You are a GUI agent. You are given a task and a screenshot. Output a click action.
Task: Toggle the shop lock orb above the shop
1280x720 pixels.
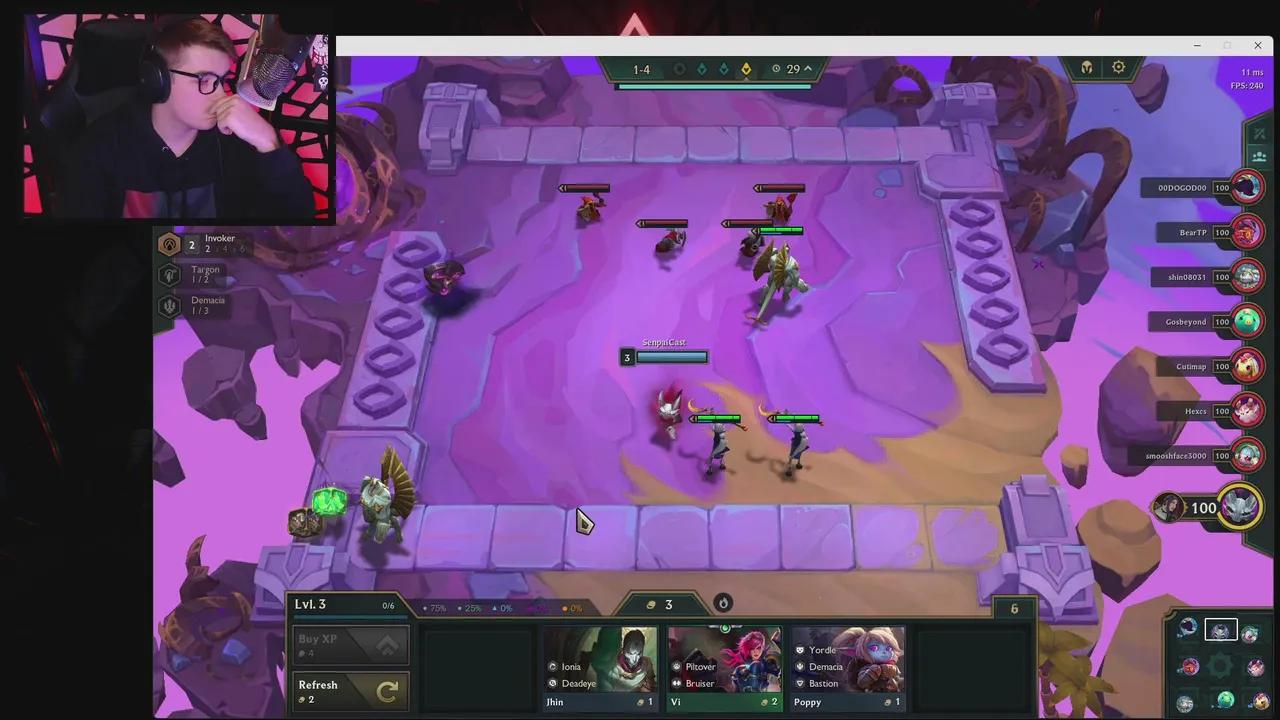(723, 603)
